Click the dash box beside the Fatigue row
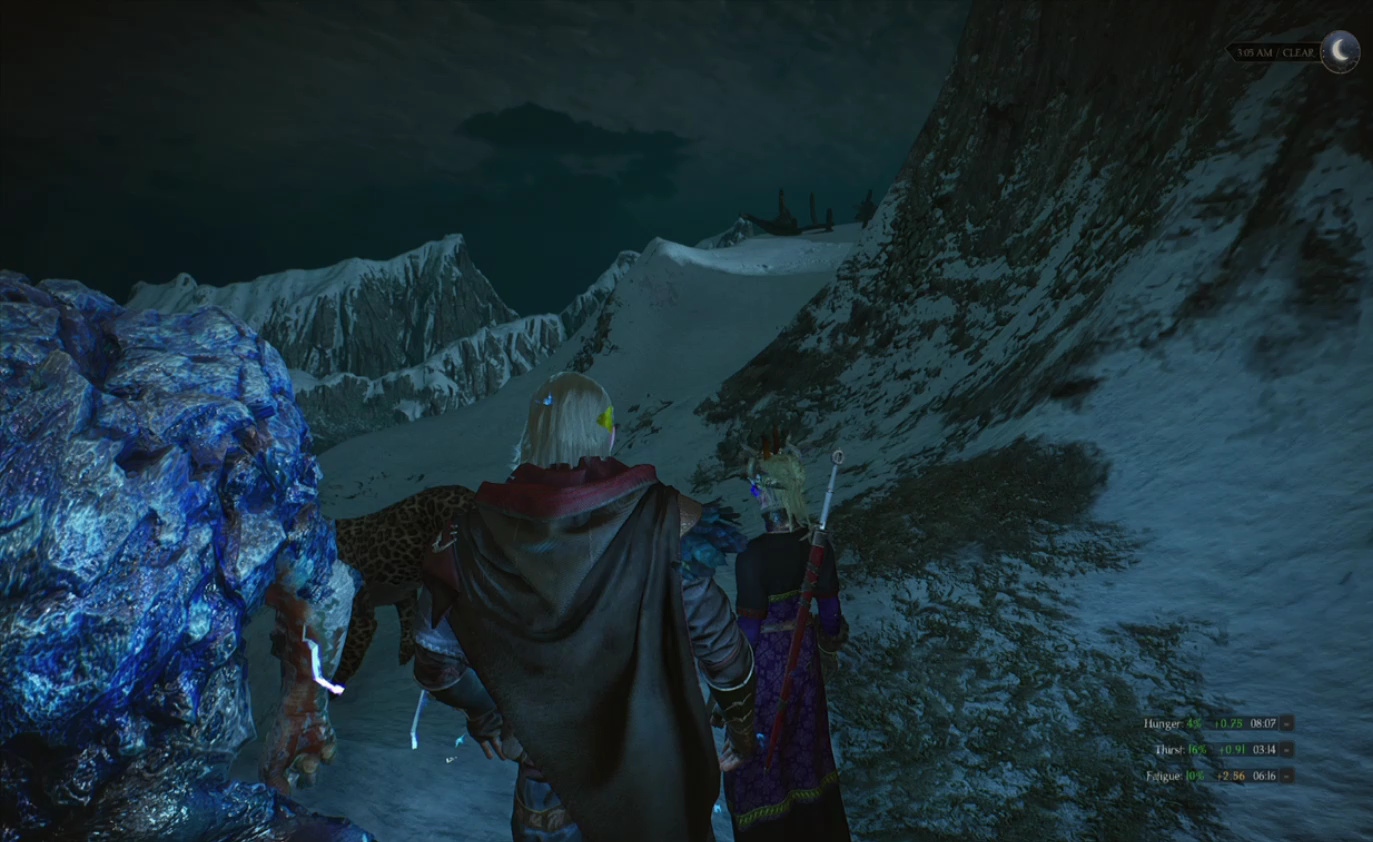This screenshot has width=1373, height=842. 1286,775
